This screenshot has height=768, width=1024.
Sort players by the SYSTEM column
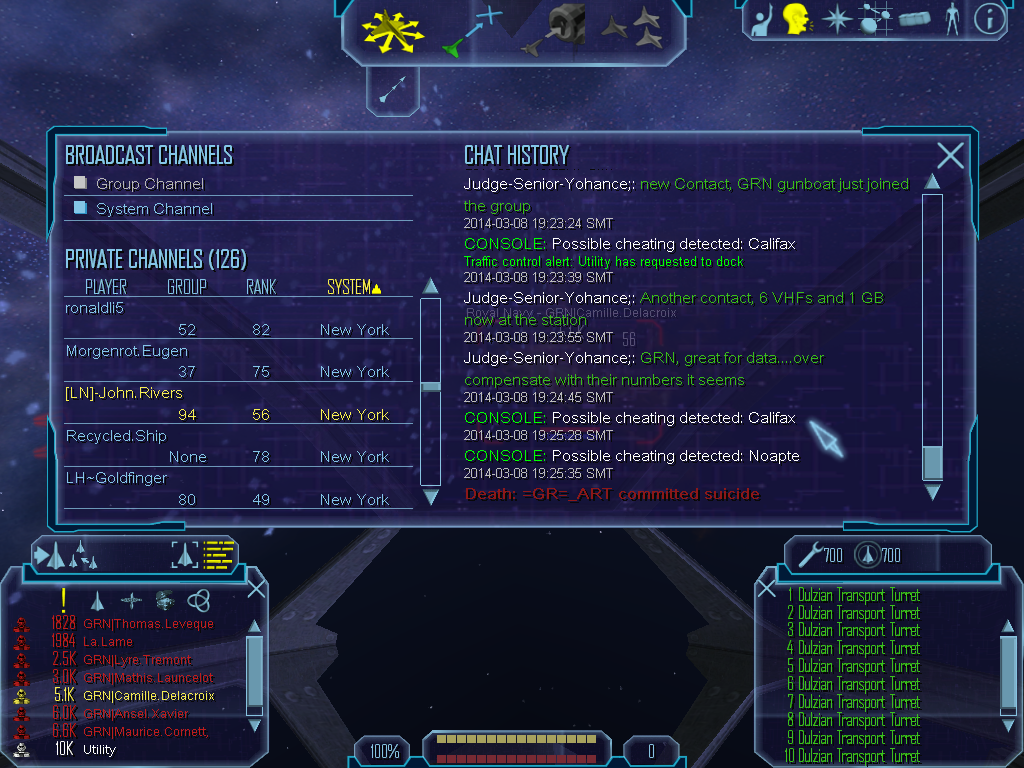353,288
